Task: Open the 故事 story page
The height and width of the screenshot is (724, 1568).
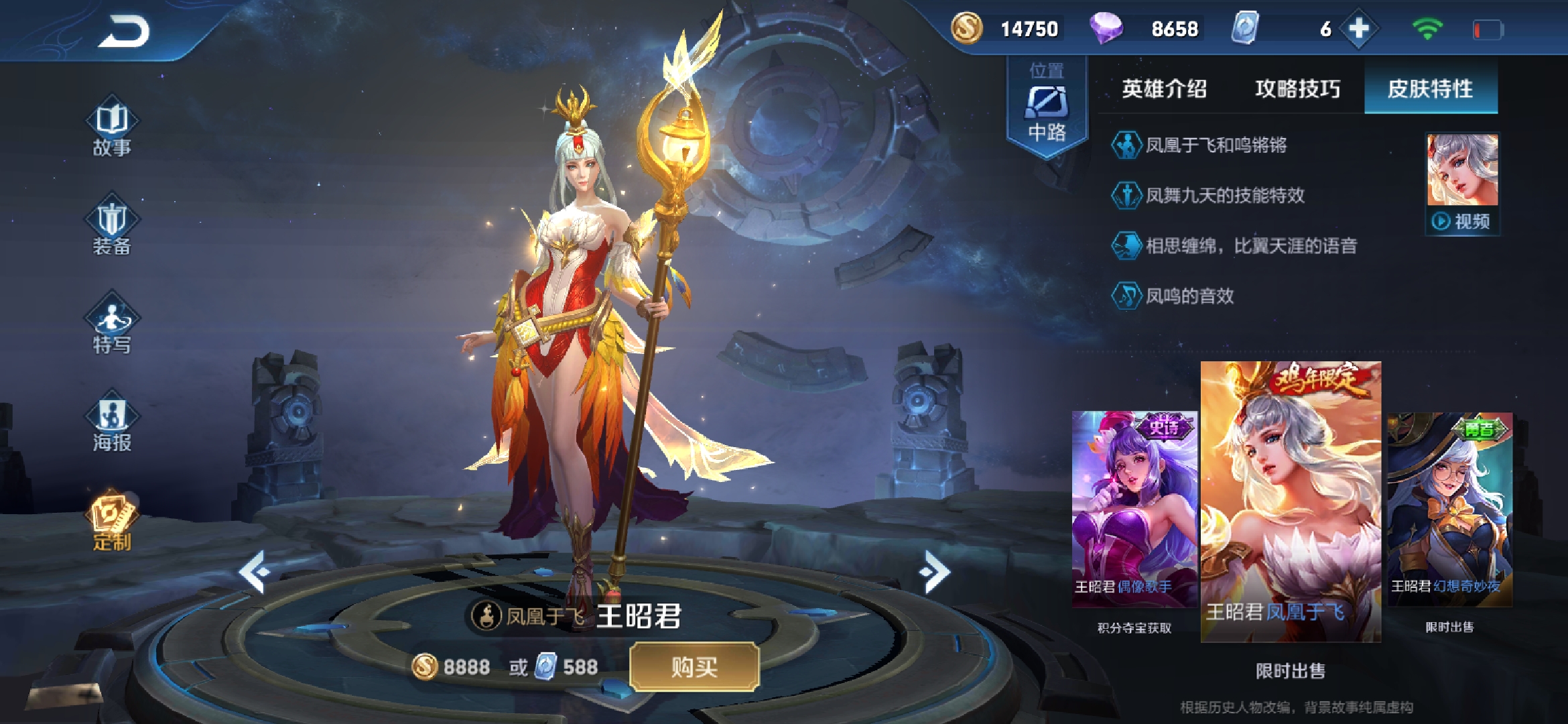Action: [x=112, y=130]
